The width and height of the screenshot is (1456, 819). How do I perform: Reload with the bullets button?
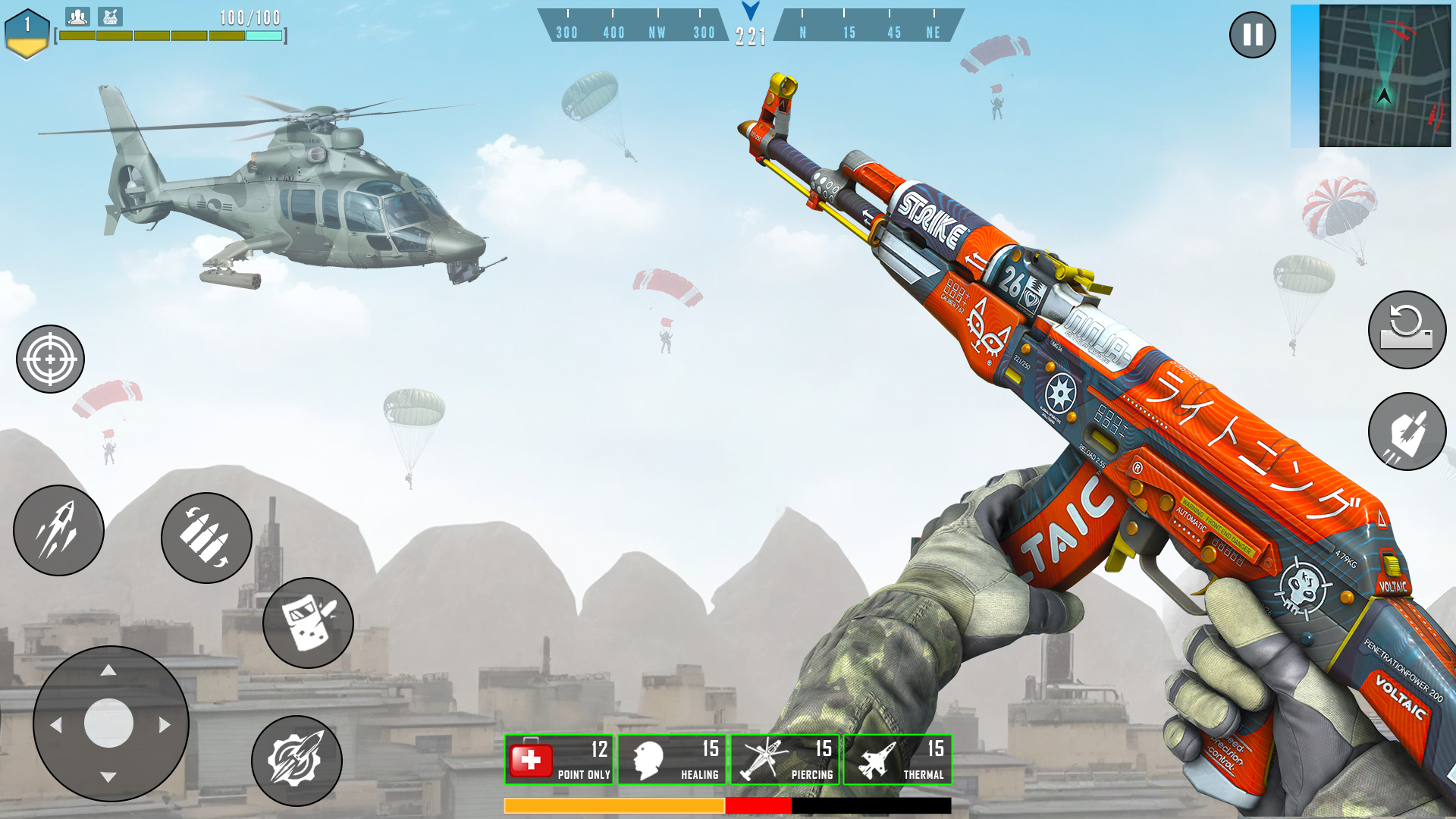pyautogui.click(x=206, y=538)
